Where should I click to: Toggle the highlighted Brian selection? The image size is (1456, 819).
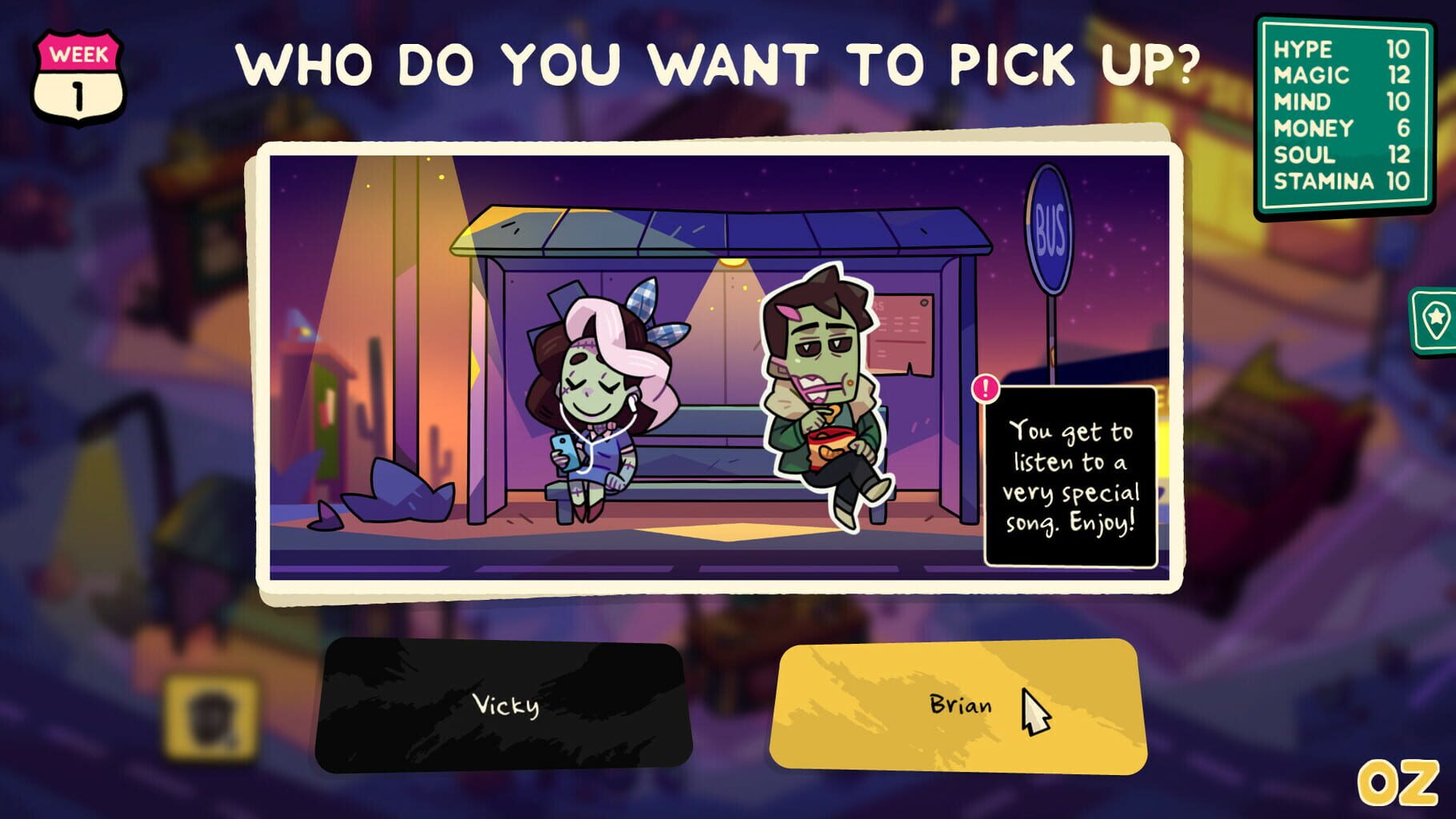pyautogui.click(x=960, y=704)
